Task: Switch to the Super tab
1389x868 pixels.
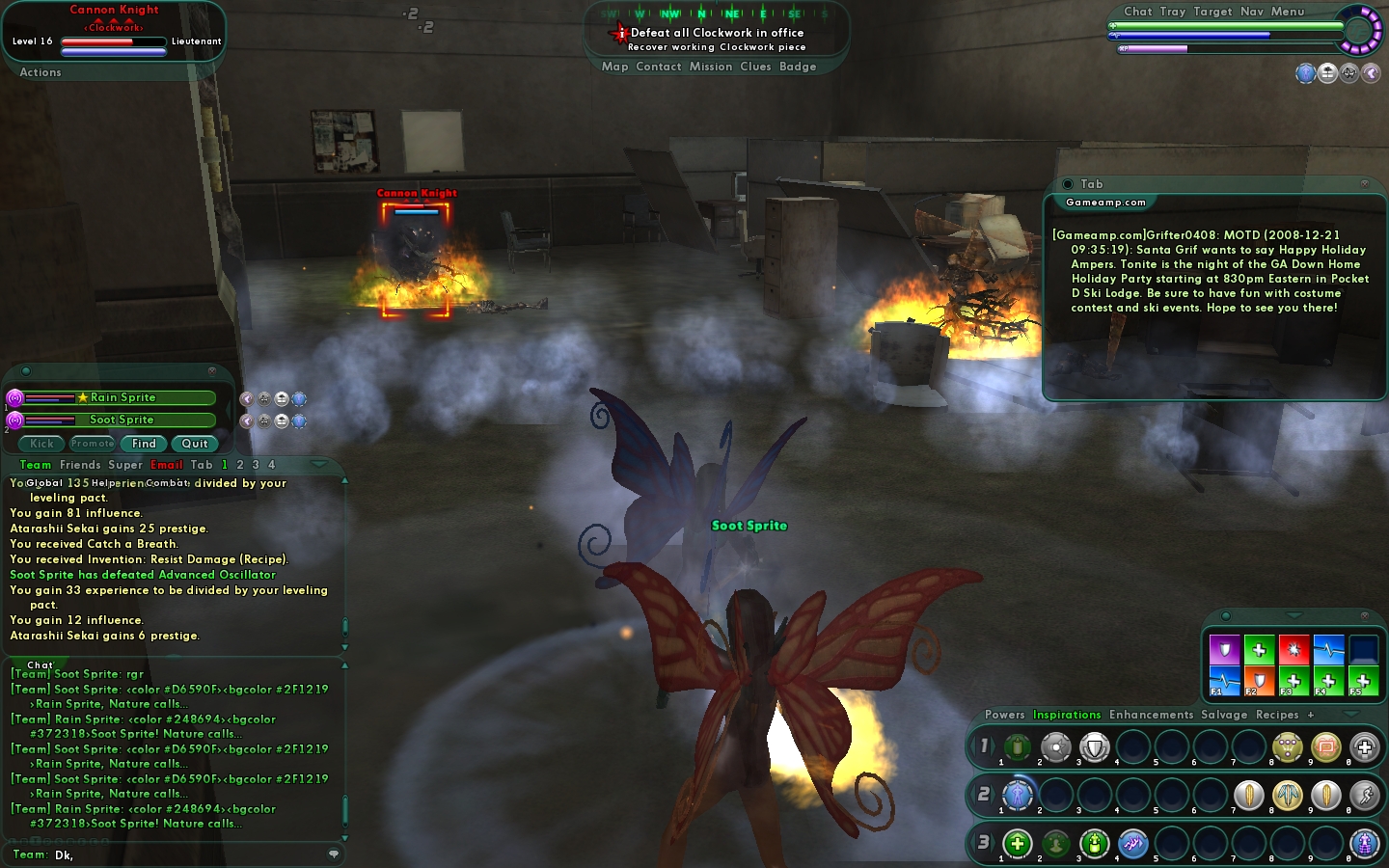Action: pyautogui.click(x=125, y=465)
